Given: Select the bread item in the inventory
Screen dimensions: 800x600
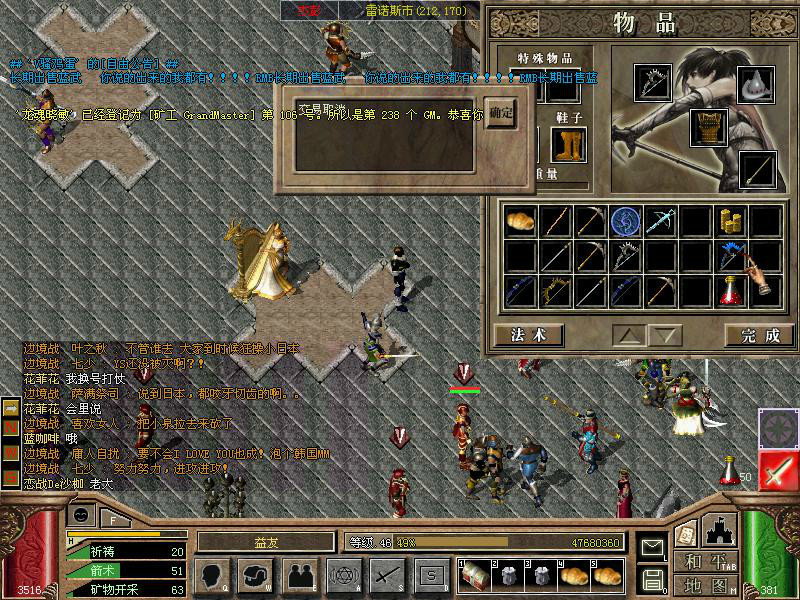Looking at the screenshot, I should tap(520, 221).
